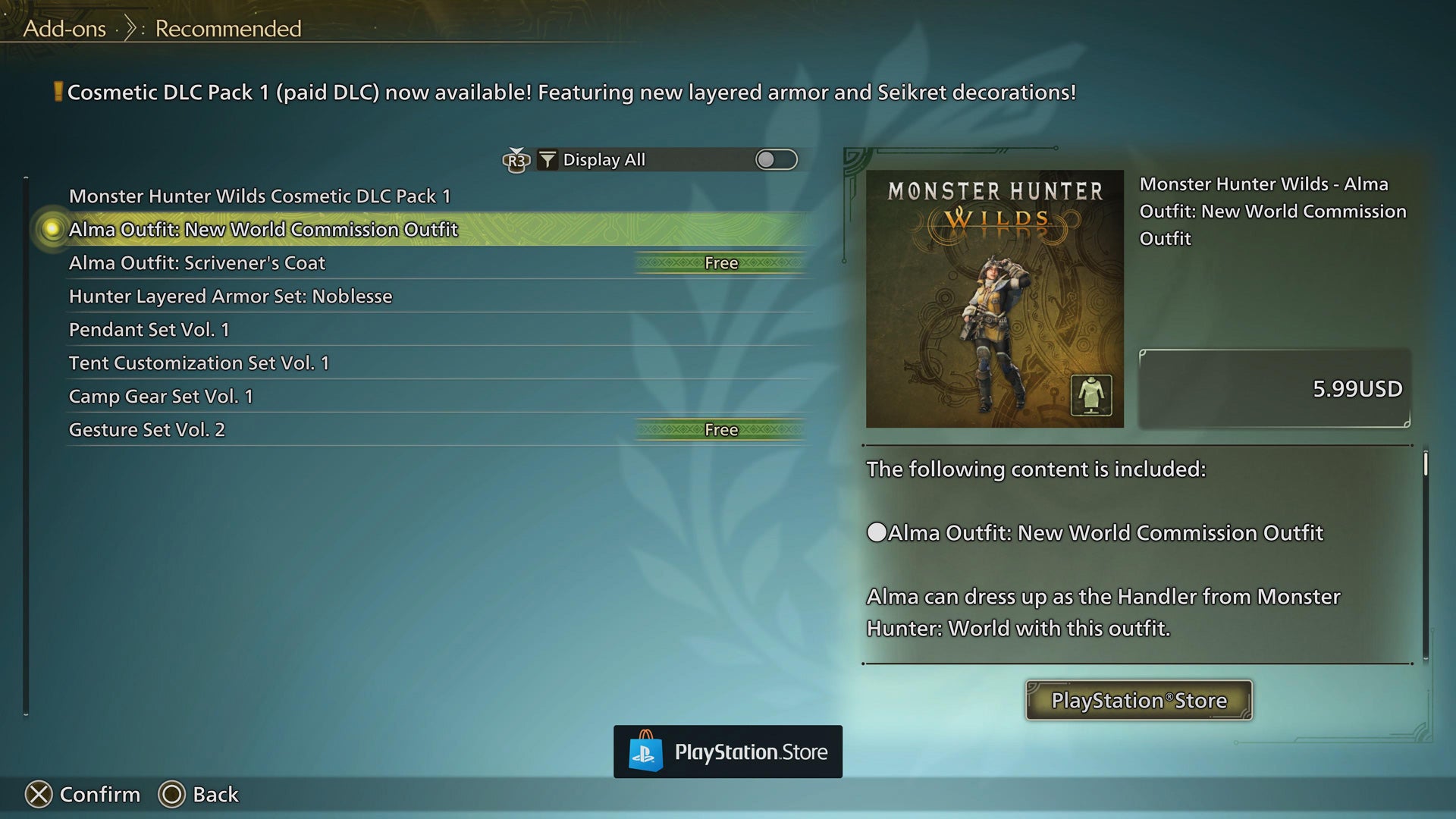The height and width of the screenshot is (819, 1456).
Task: Select the bullet for included New World Commission Outfit
Action: click(876, 532)
